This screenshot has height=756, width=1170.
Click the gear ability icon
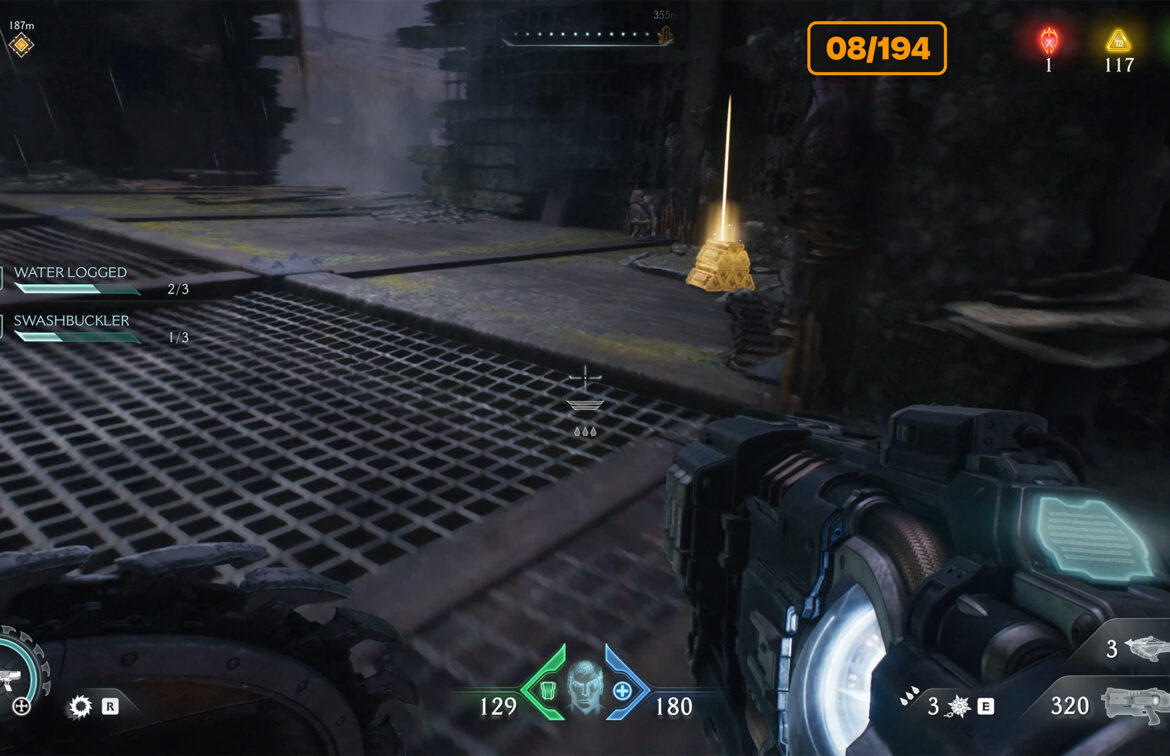pos(79,707)
